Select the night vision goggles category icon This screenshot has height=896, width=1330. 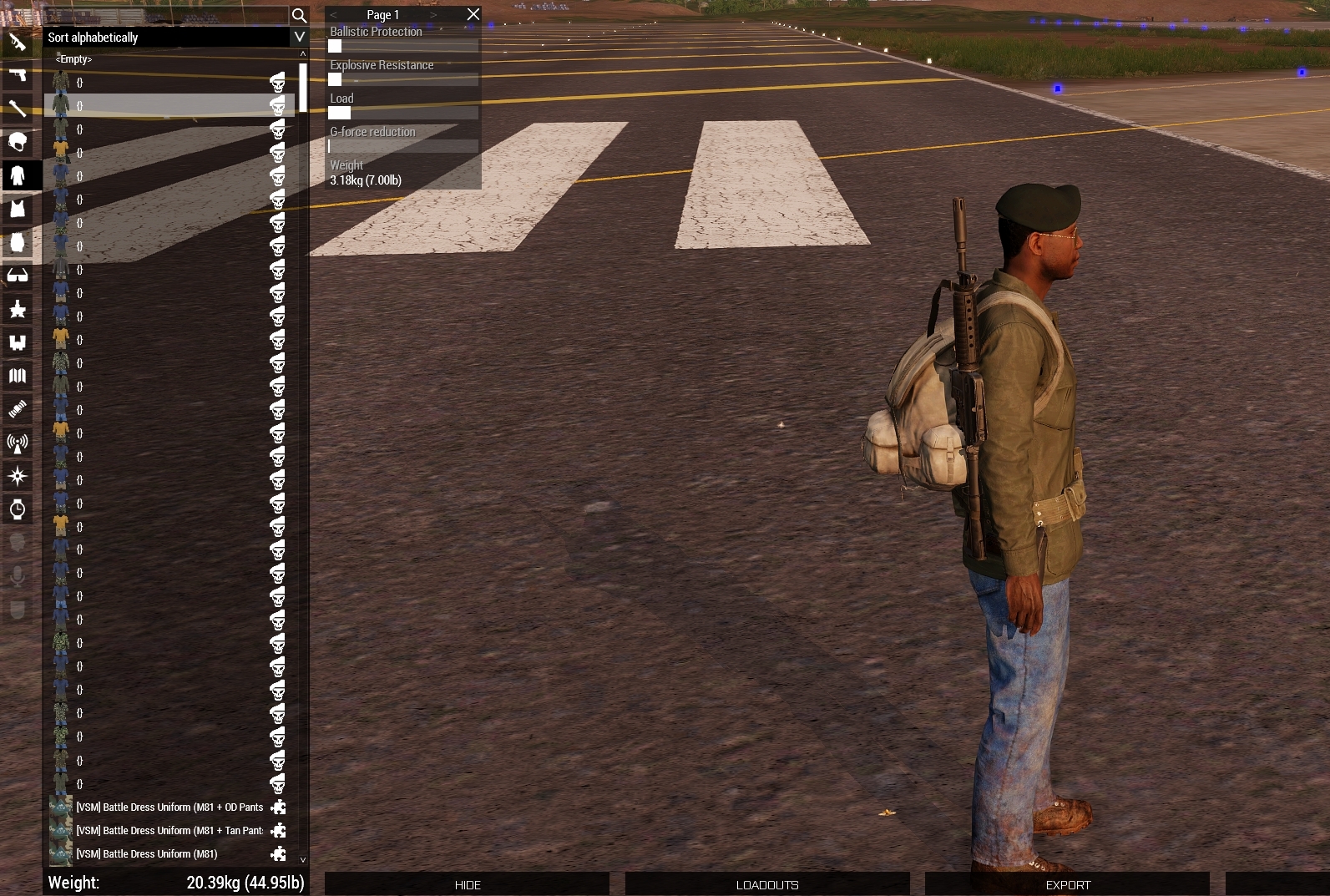tap(18, 343)
